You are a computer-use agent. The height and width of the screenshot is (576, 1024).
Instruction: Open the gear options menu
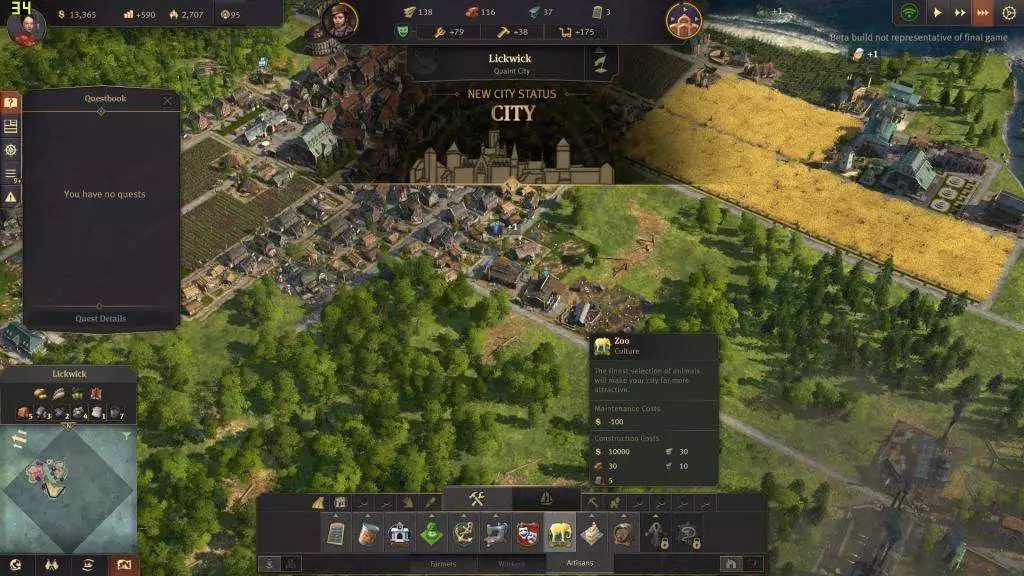point(1007,13)
